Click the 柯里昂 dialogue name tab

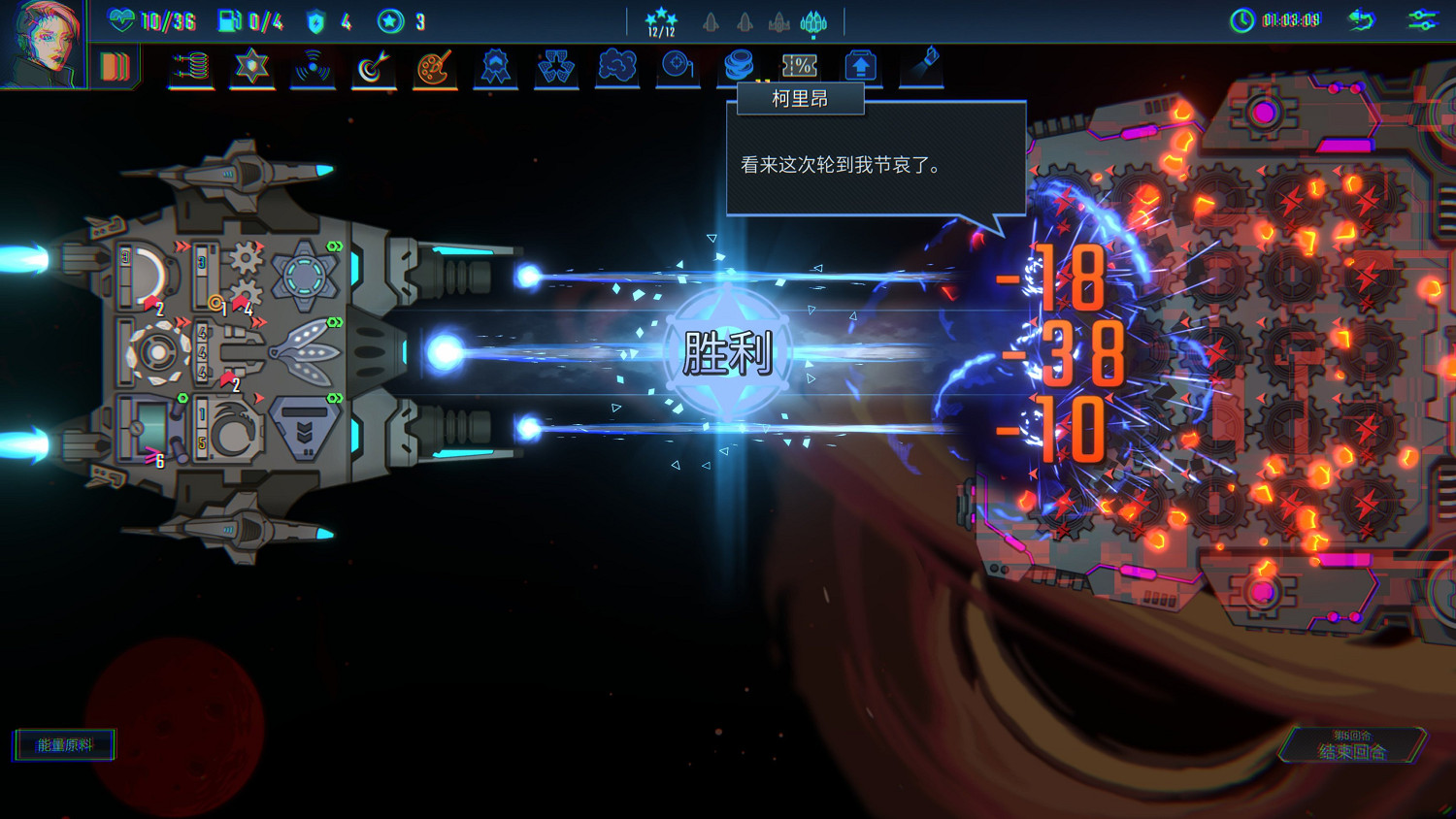(800, 98)
